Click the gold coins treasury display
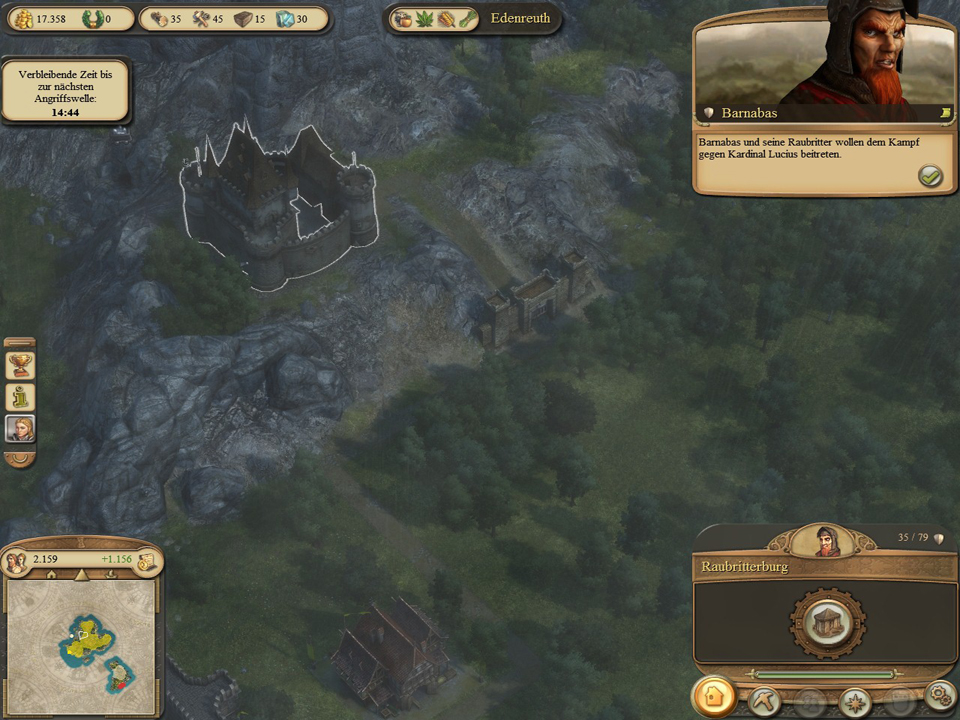This screenshot has height=720, width=960. click(38, 19)
